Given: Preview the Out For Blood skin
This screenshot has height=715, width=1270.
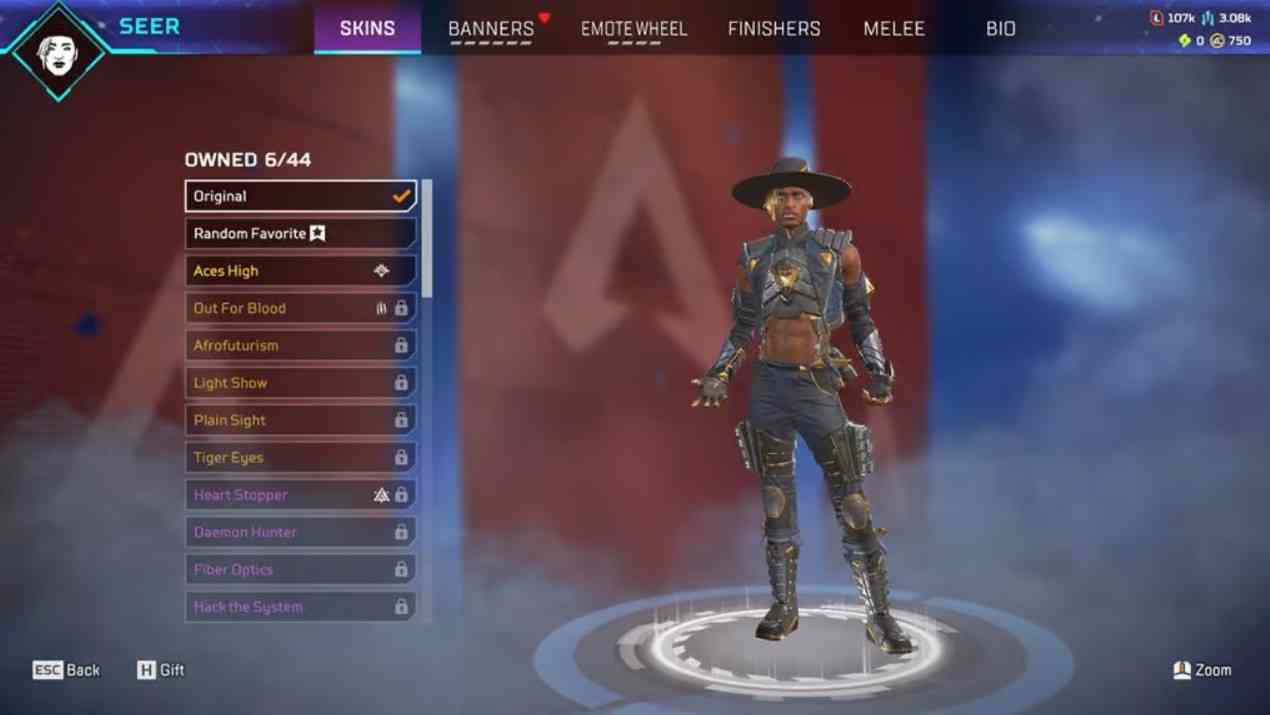Looking at the screenshot, I should (x=300, y=308).
